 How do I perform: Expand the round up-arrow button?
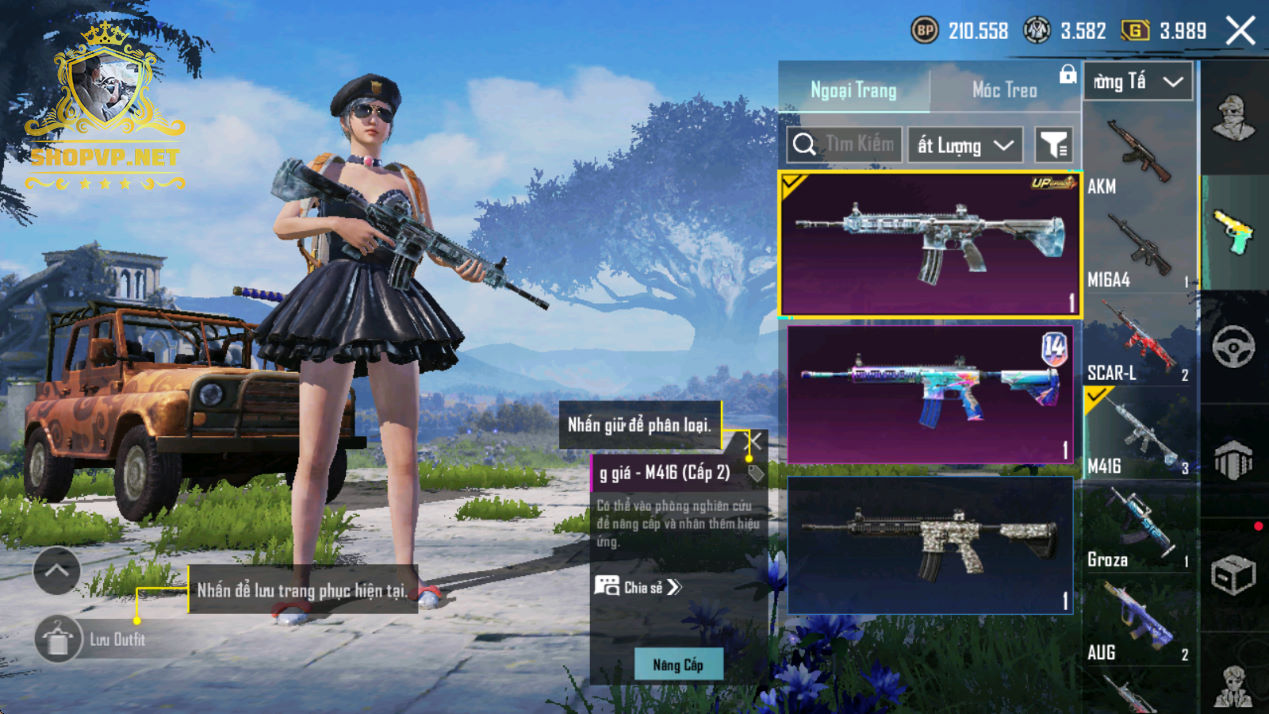pyautogui.click(x=57, y=571)
